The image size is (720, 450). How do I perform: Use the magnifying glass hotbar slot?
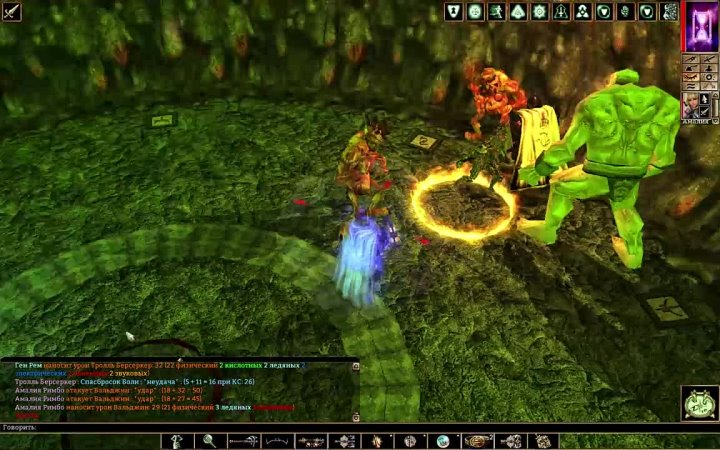click(210, 441)
